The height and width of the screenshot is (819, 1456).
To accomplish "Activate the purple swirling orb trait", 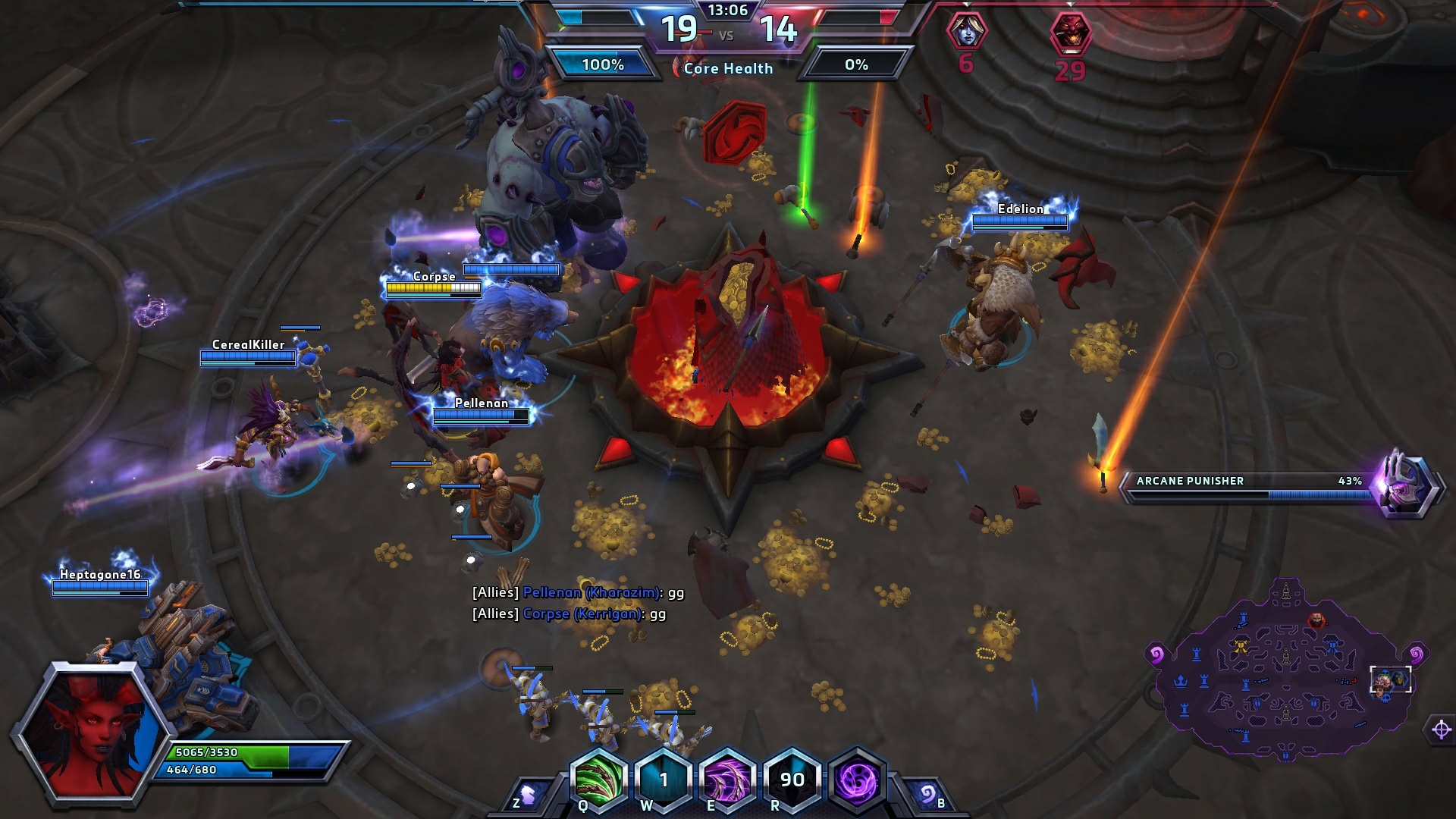I will click(x=857, y=780).
